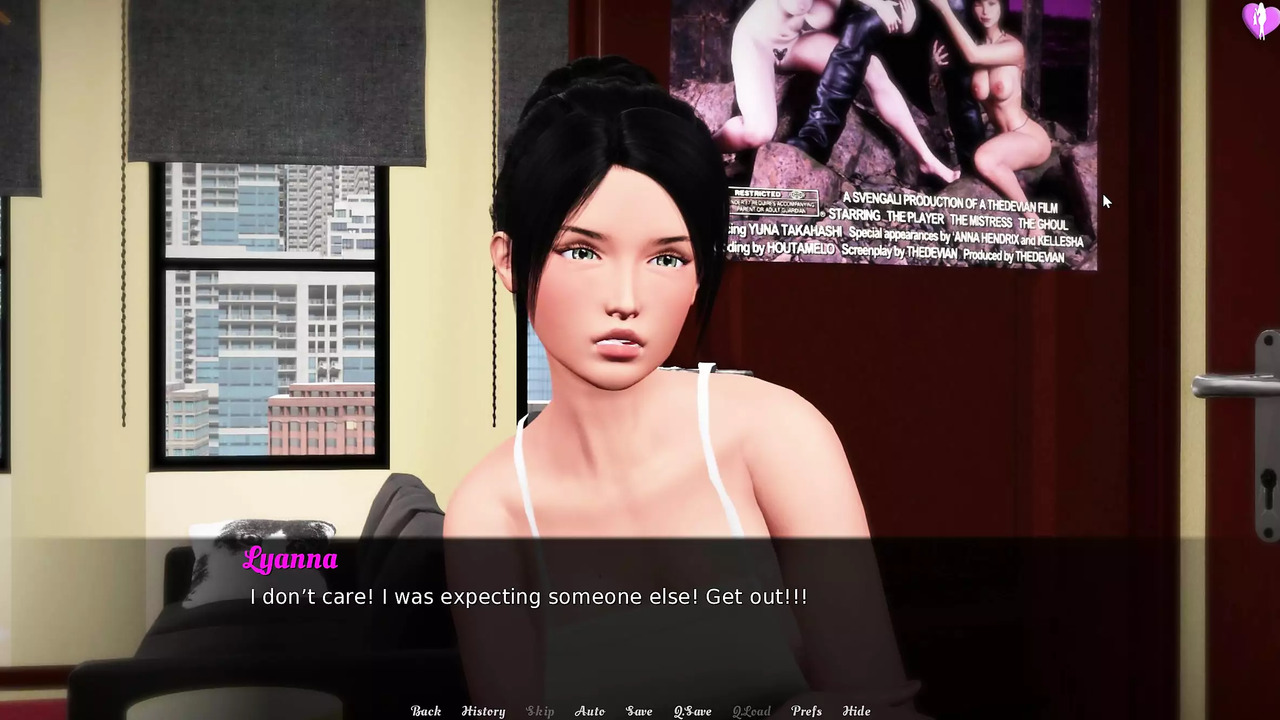Screen dimensions: 1280x720
Task: Load the quick save with Q.Load
Action: [x=751, y=711]
